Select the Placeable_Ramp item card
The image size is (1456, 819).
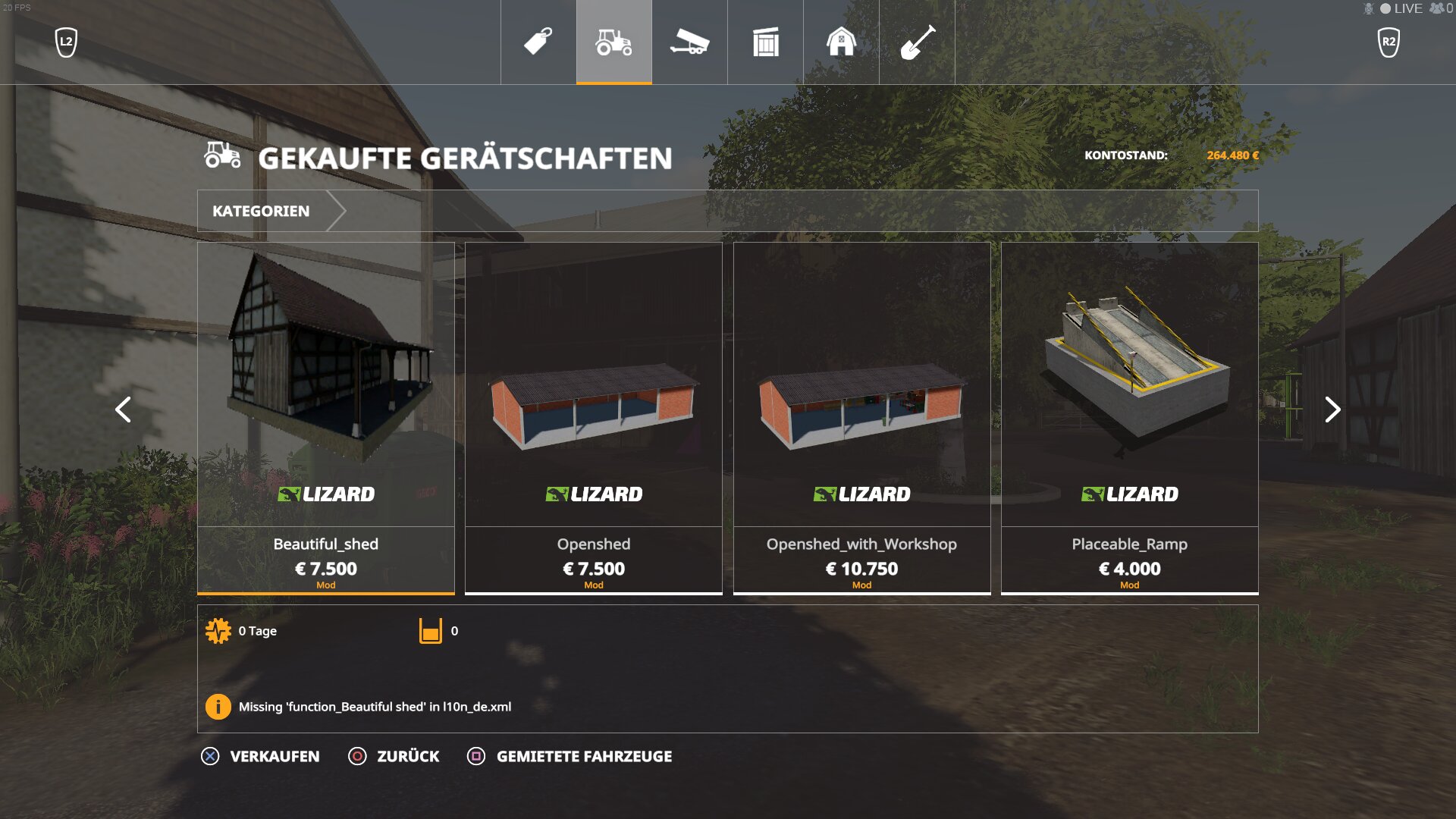[1129, 417]
